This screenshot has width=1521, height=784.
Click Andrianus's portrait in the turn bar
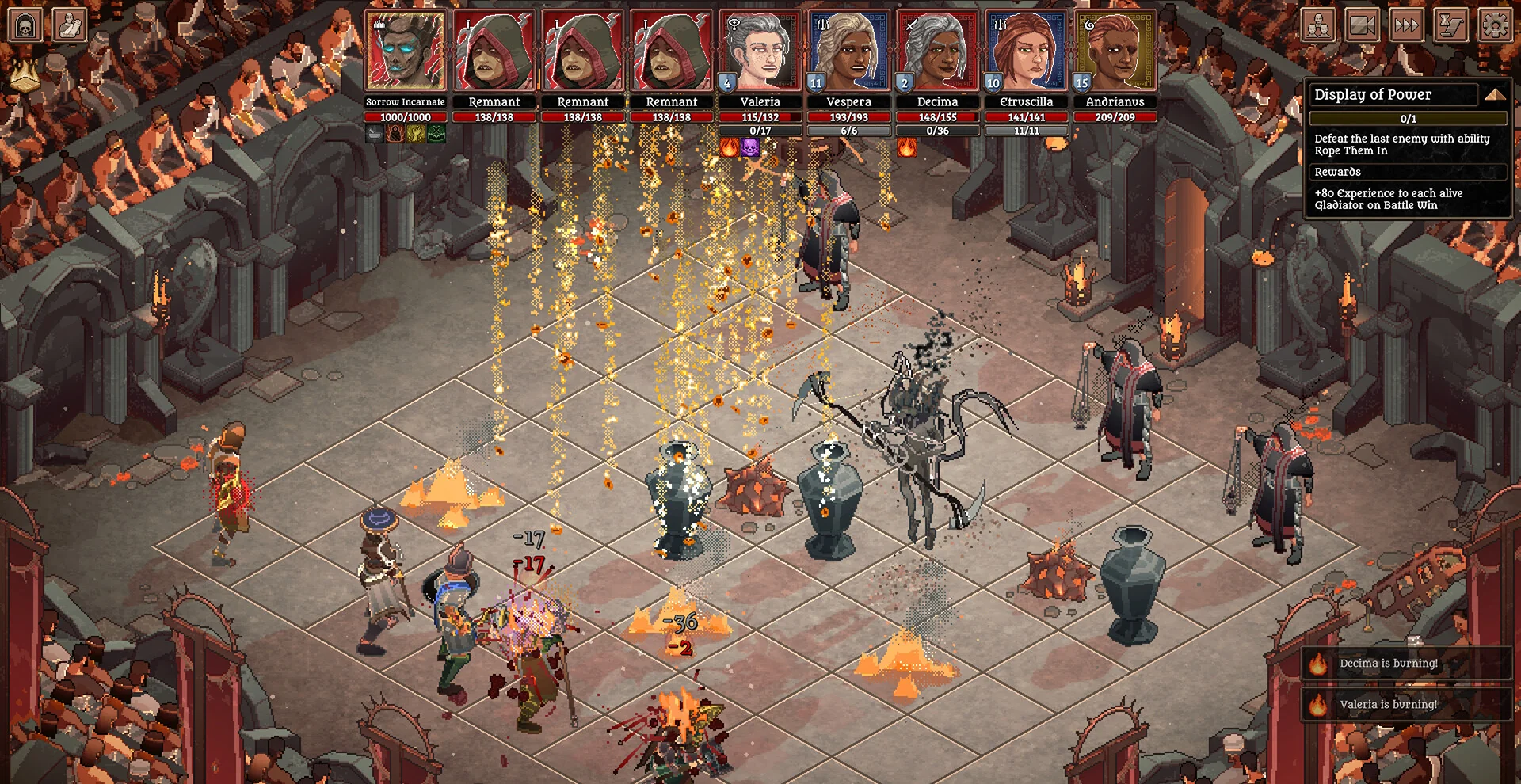coord(1115,51)
